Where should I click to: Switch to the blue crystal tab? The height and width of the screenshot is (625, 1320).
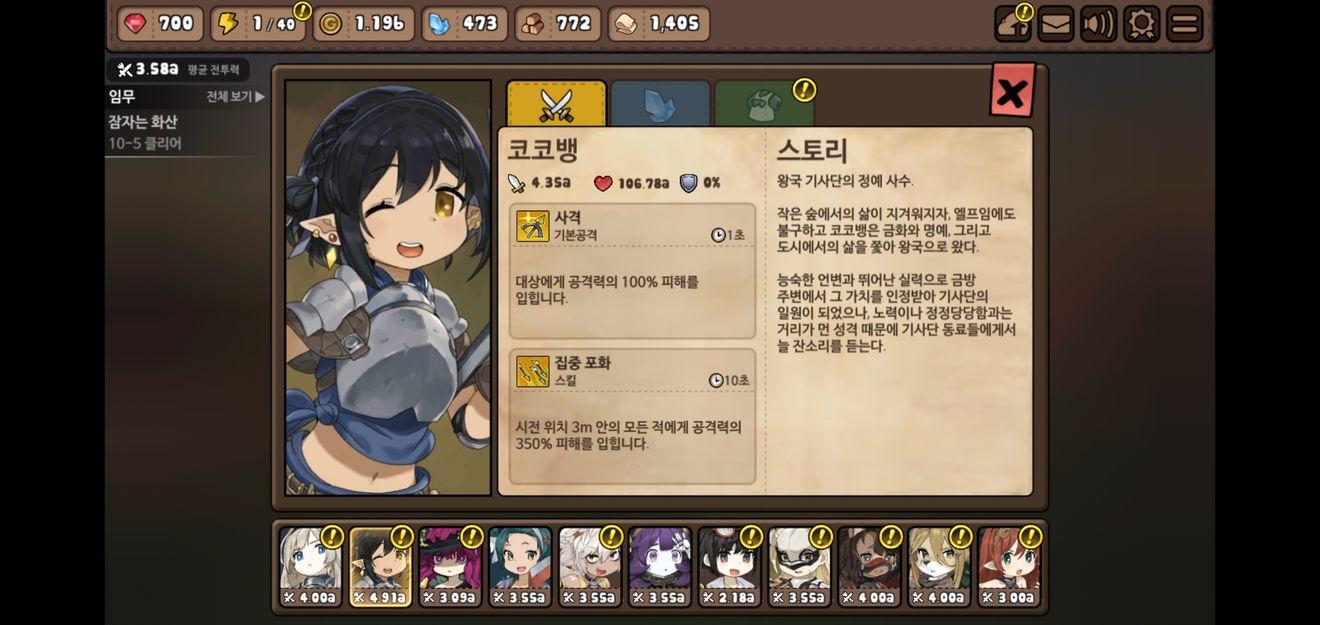tap(660, 103)
